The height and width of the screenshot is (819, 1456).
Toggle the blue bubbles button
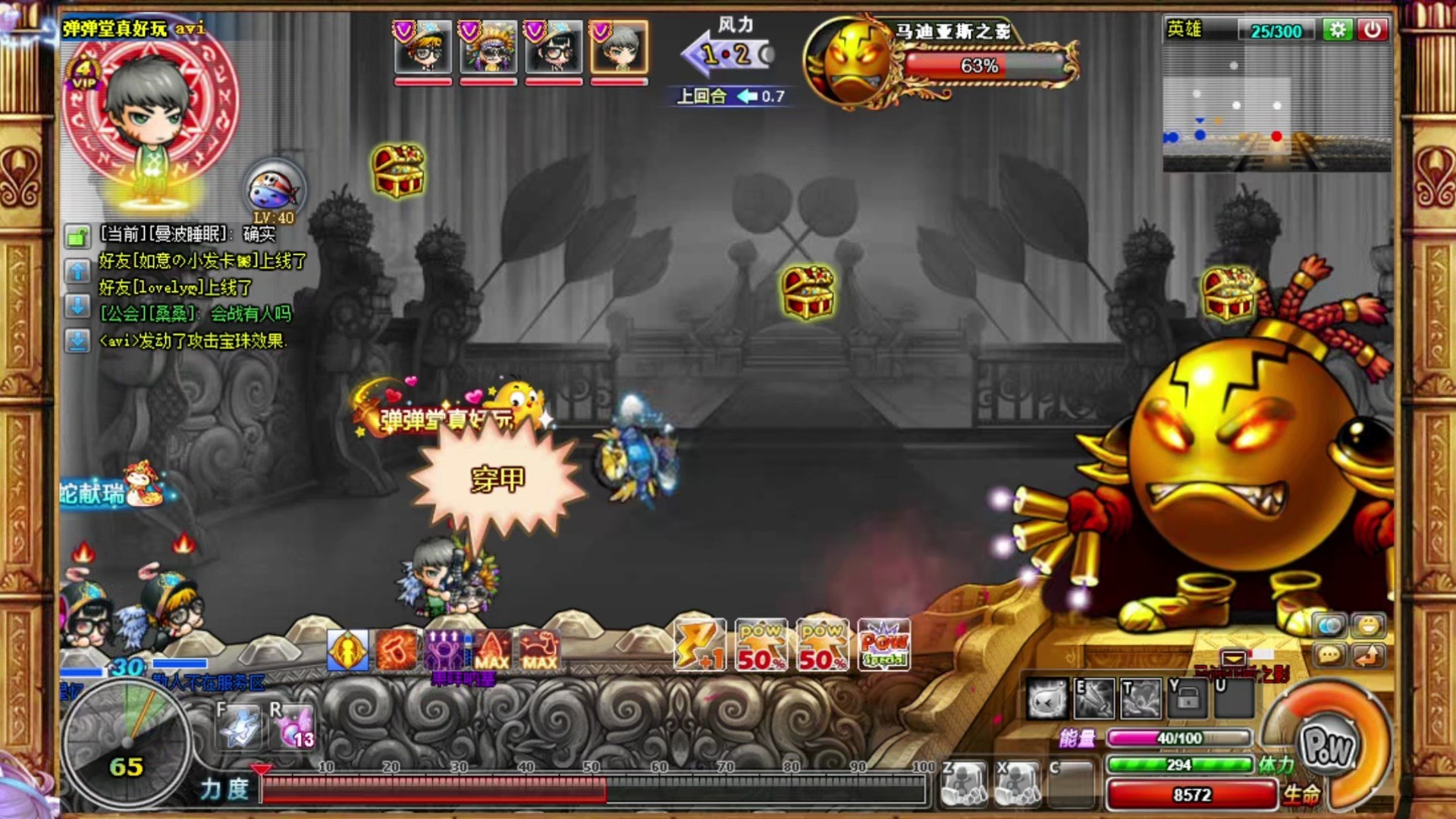click(1329, 626)
